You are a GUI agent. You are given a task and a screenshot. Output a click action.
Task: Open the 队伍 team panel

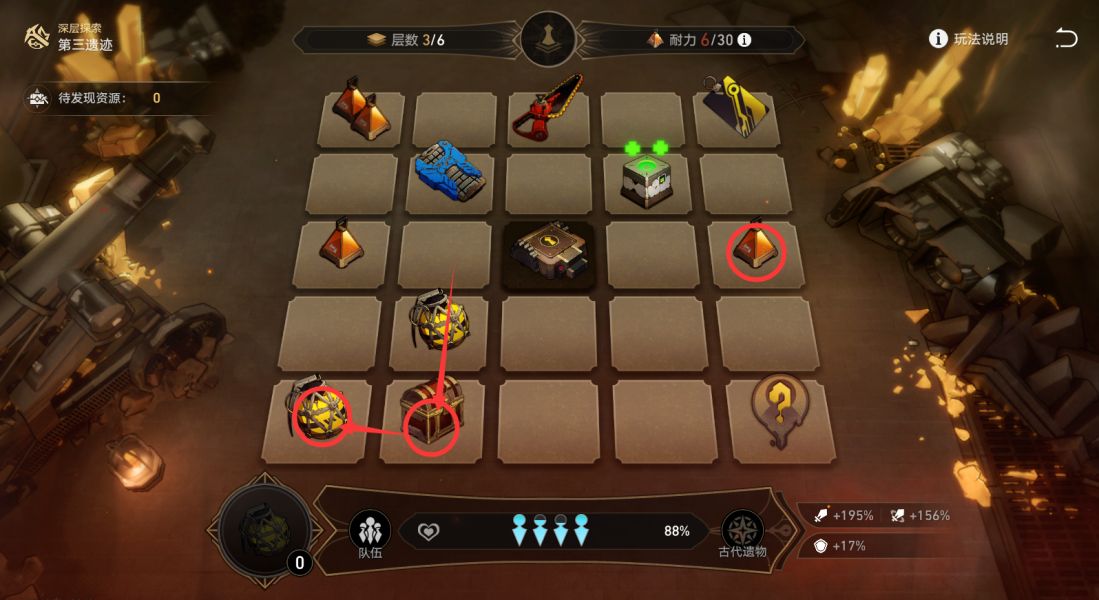tap(369, 532)
